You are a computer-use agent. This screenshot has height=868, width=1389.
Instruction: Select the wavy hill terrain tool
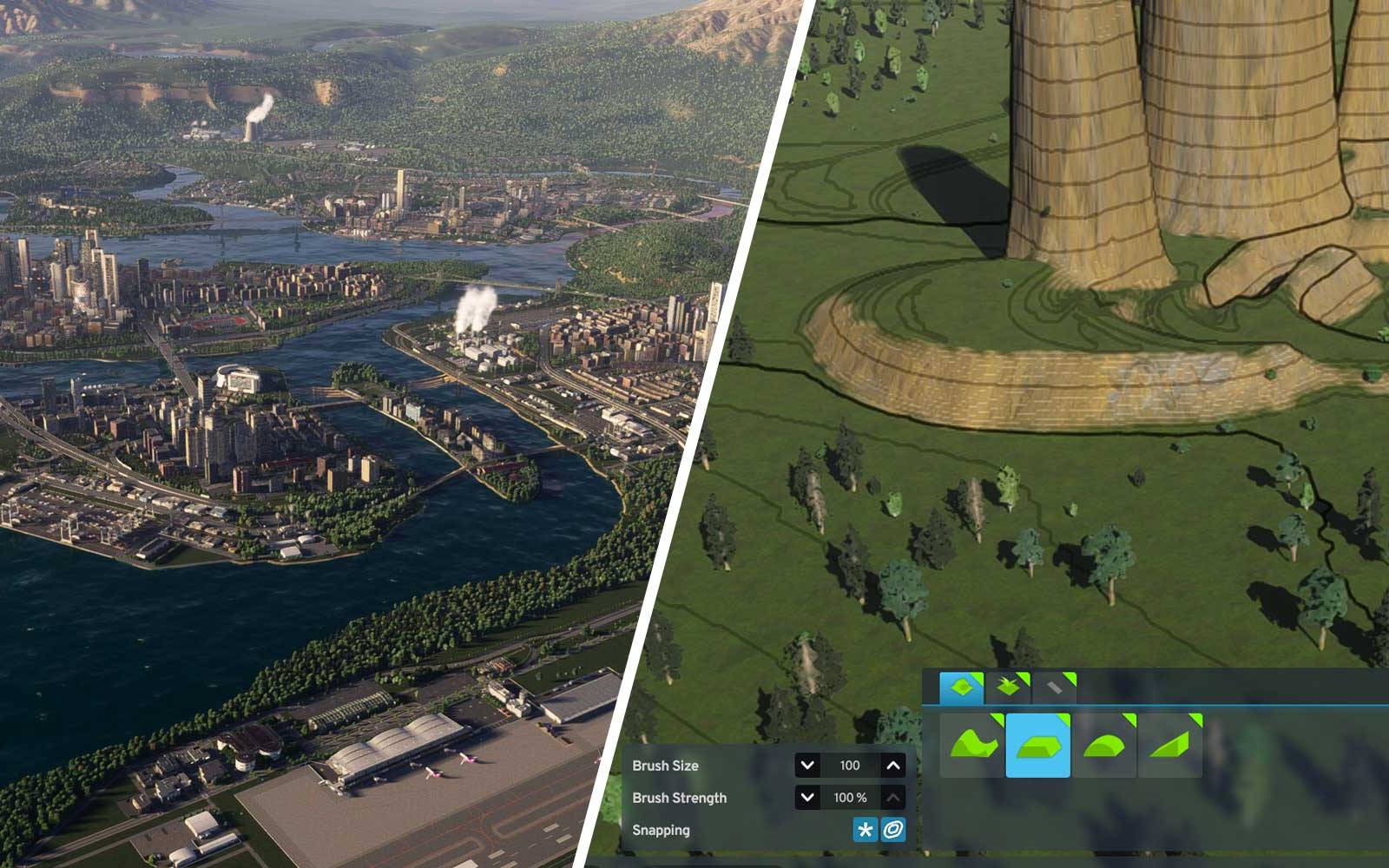[972, 745]
